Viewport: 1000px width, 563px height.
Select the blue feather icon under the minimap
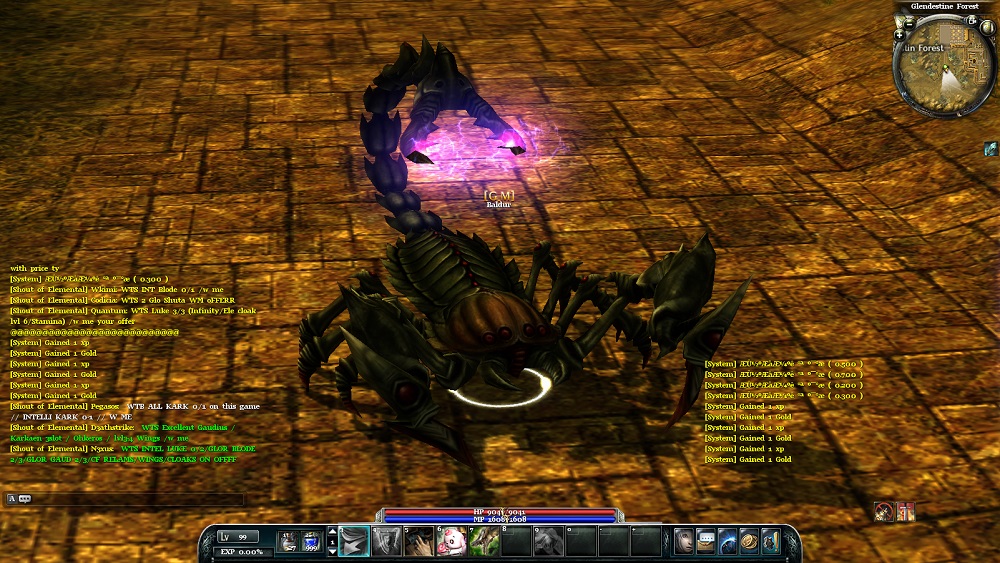tap(990, 148)
